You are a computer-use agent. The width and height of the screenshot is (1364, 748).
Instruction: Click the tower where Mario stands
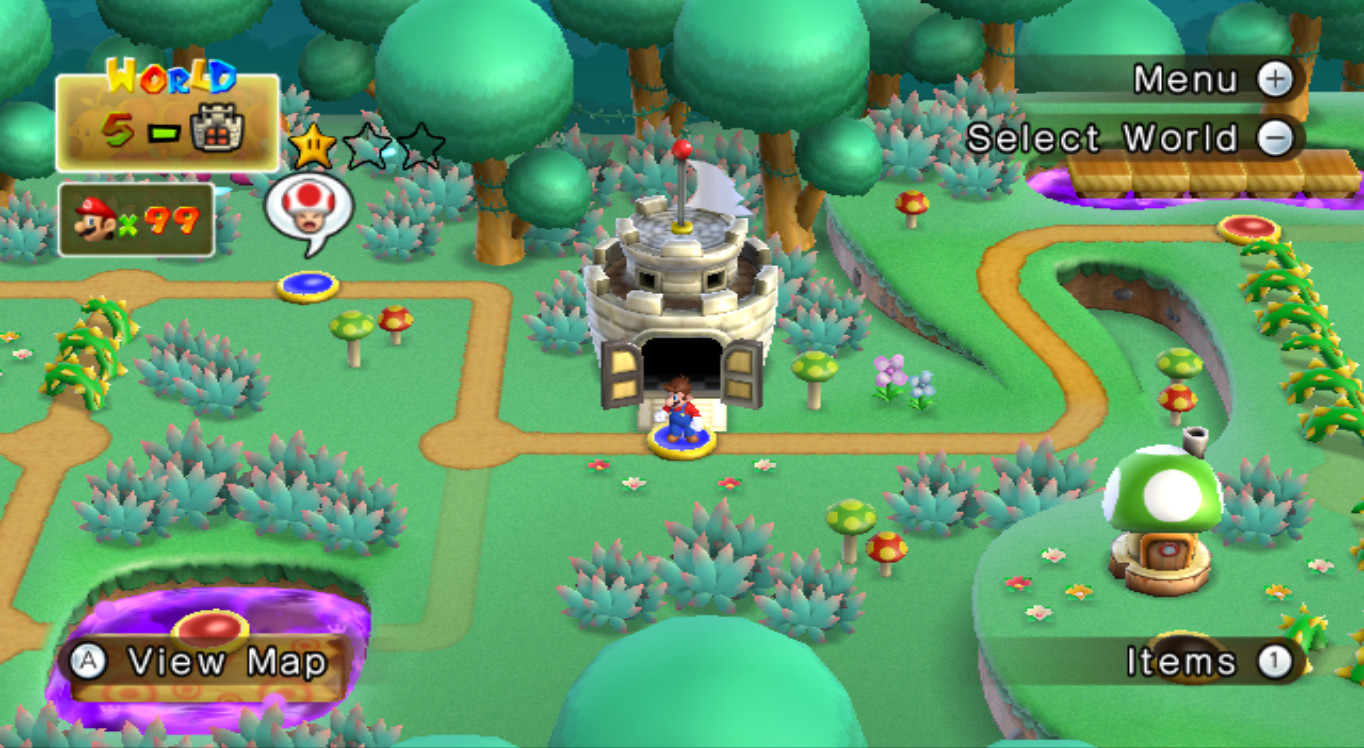coord(680,290)
